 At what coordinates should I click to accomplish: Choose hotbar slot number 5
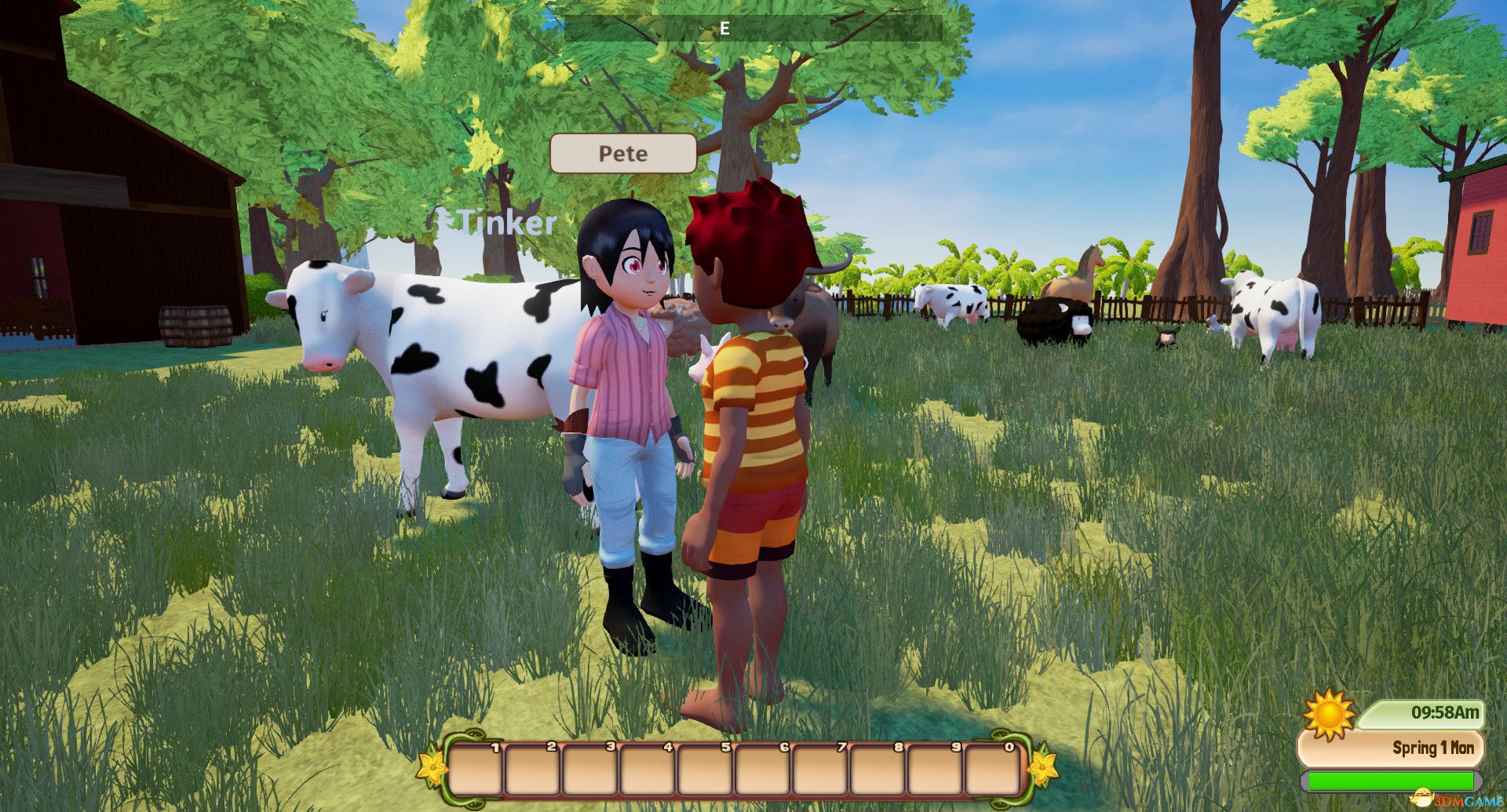(706, 769)
